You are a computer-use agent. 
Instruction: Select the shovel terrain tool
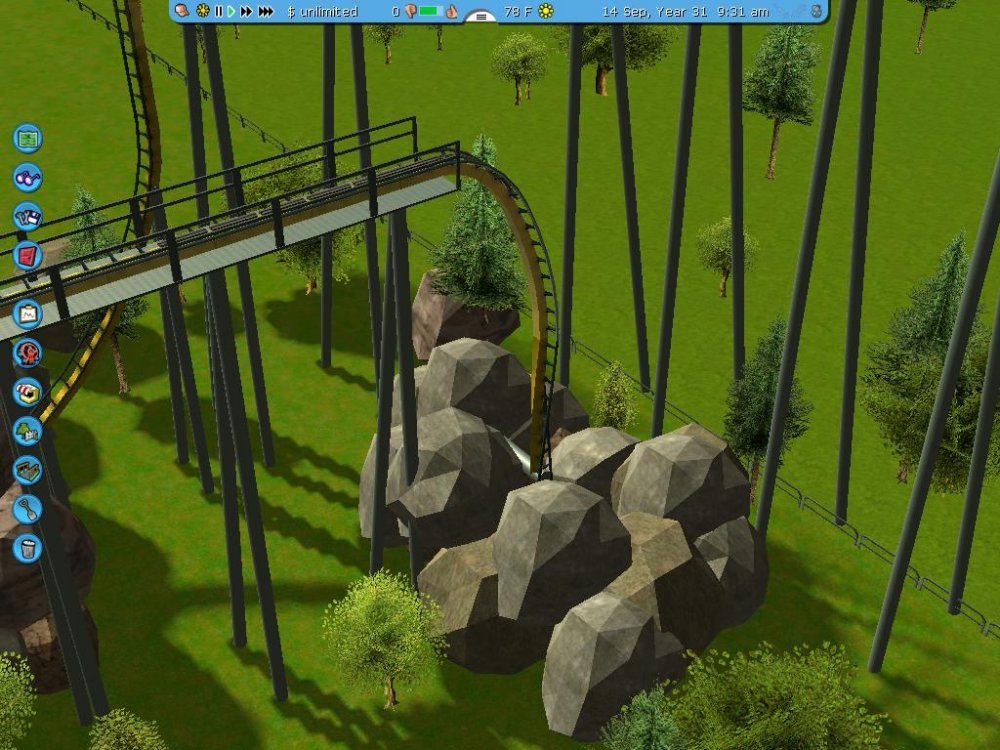point(27,509)
